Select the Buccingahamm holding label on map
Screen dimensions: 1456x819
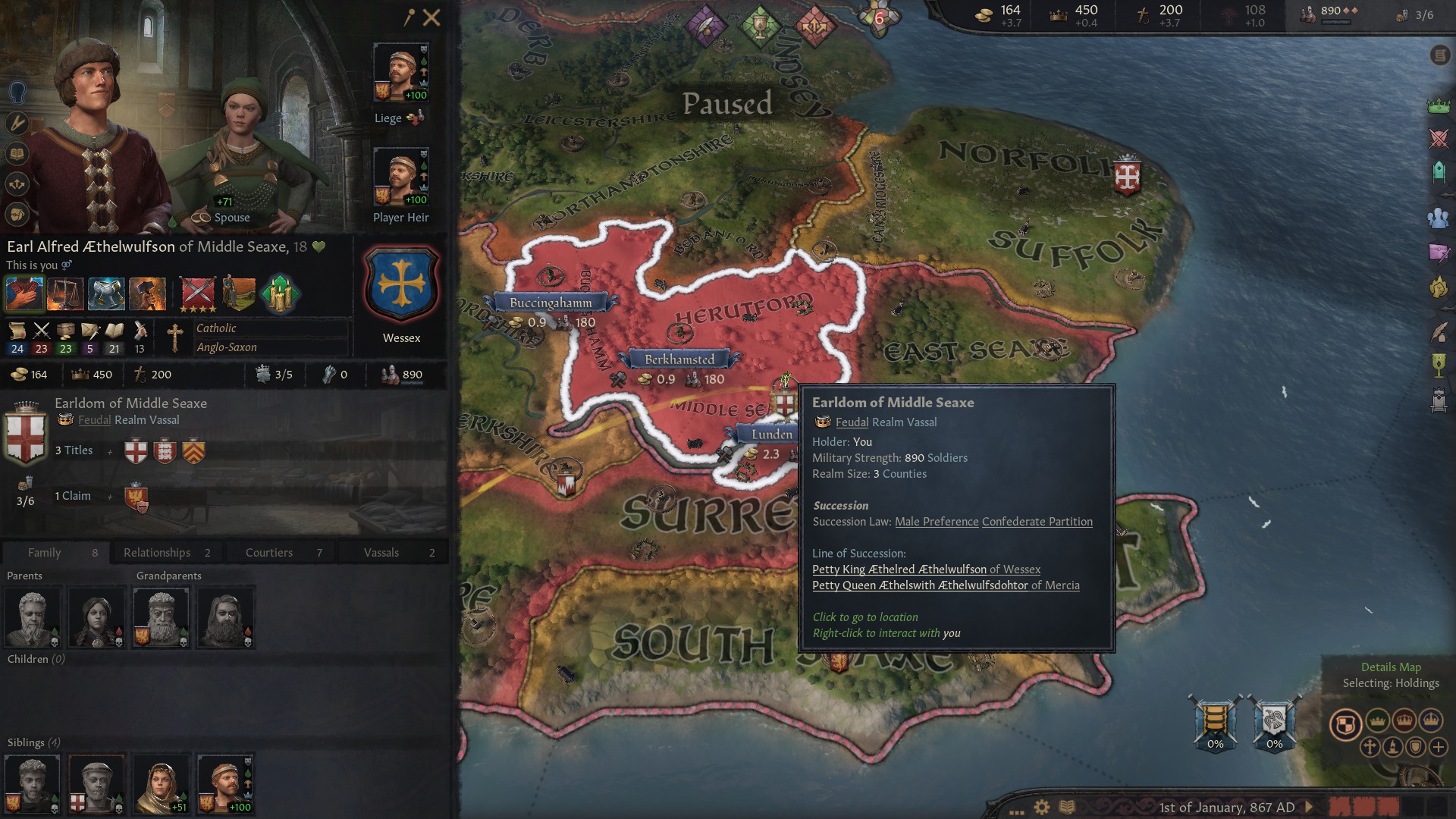(551, 303)
